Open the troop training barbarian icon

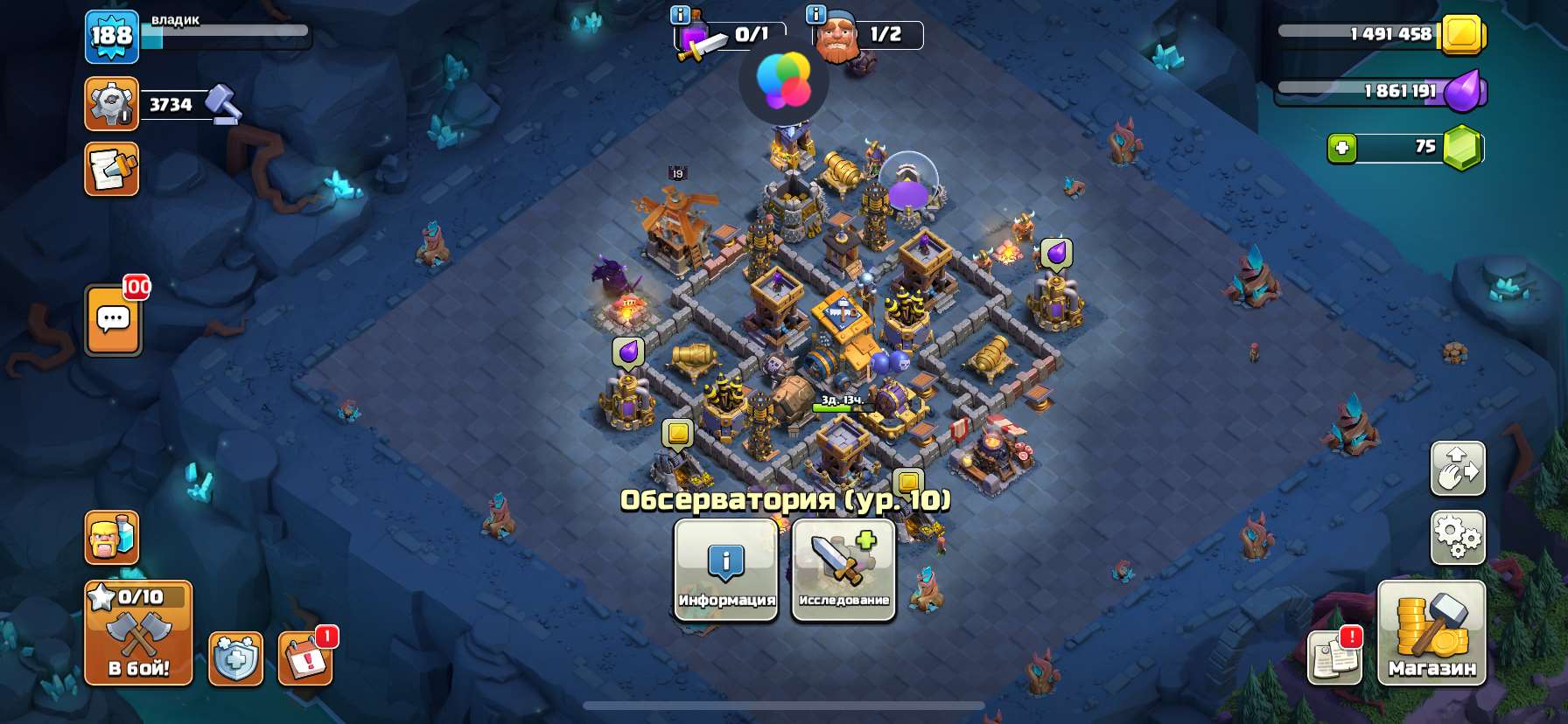coord(110,539)
